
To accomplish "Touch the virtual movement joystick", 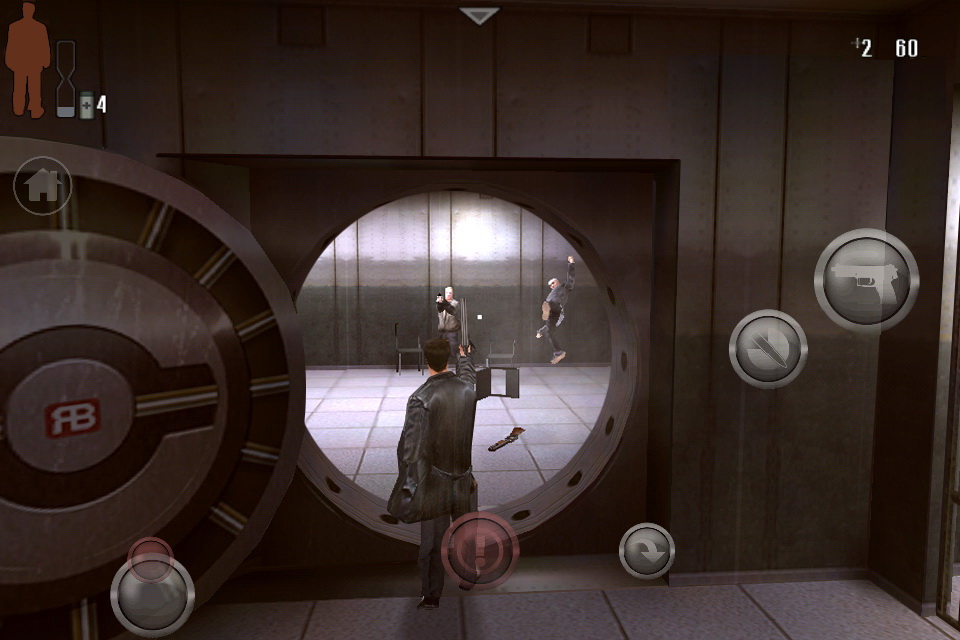I will 152,594.
